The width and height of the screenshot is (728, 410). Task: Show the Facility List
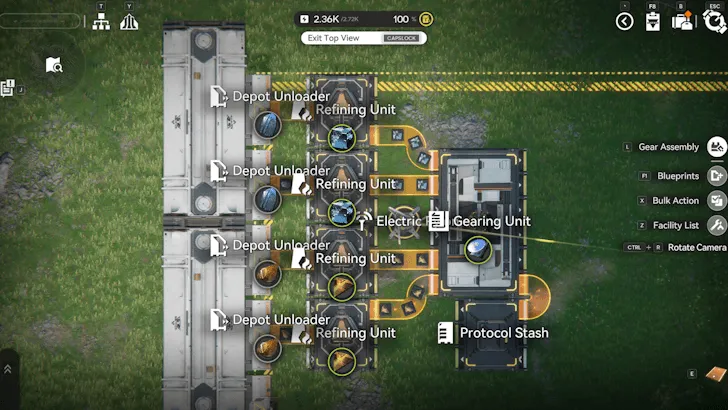716,225
